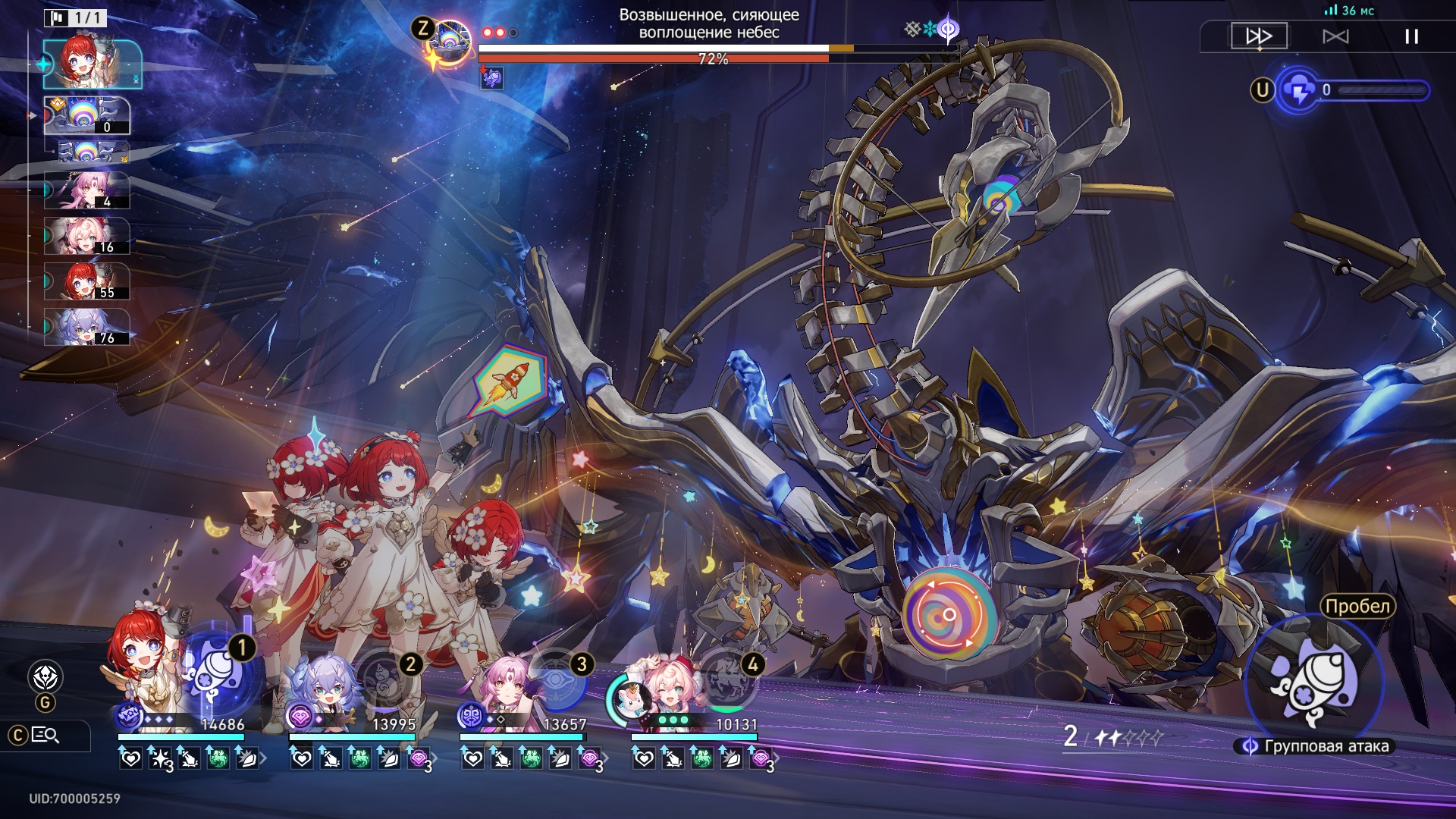
Task: Pause the battle
Action: point(1411,36)
